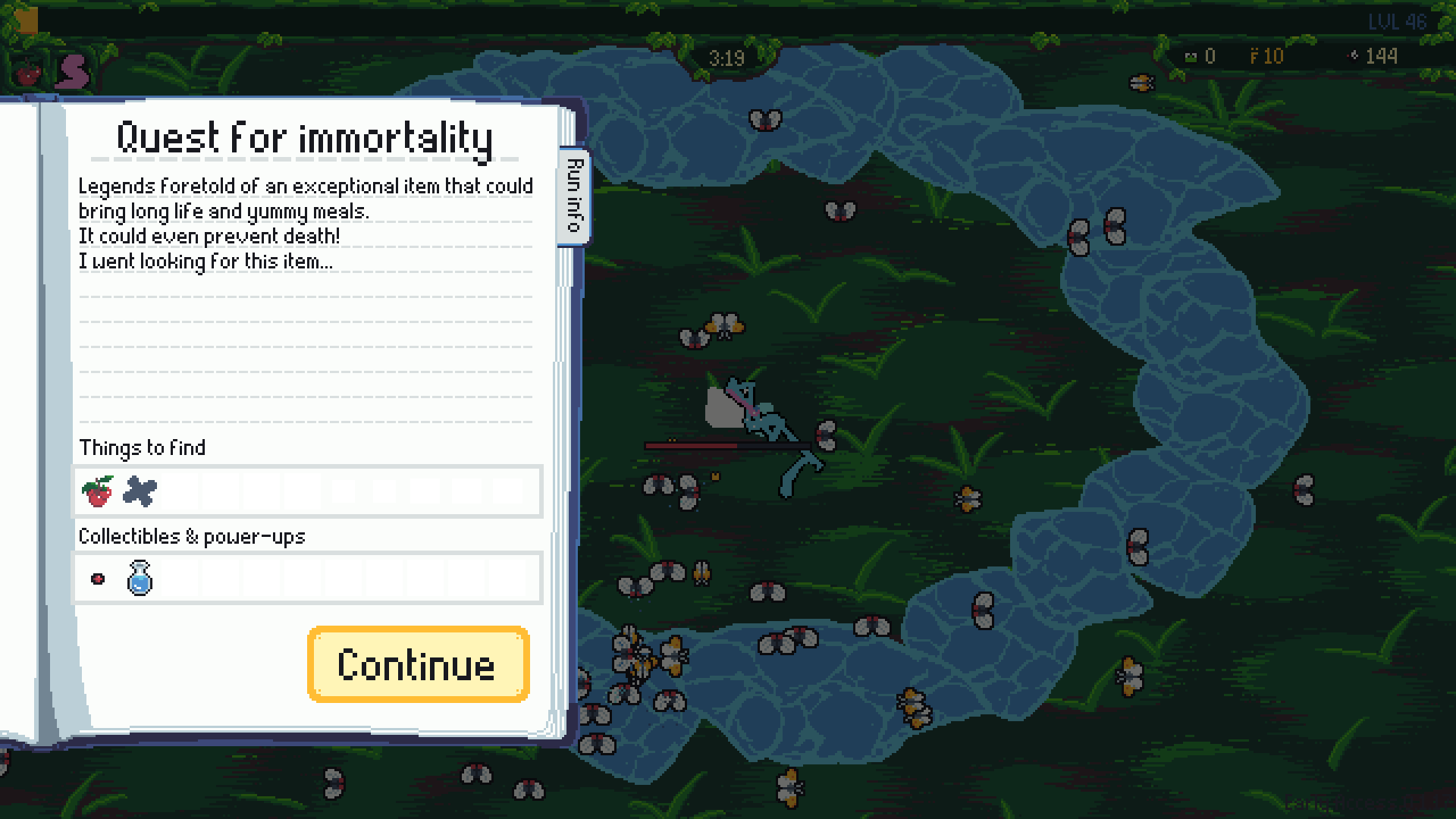Select the blue potion power-up icon
This screenshot has width=1456, height=819.
(140, 578)
